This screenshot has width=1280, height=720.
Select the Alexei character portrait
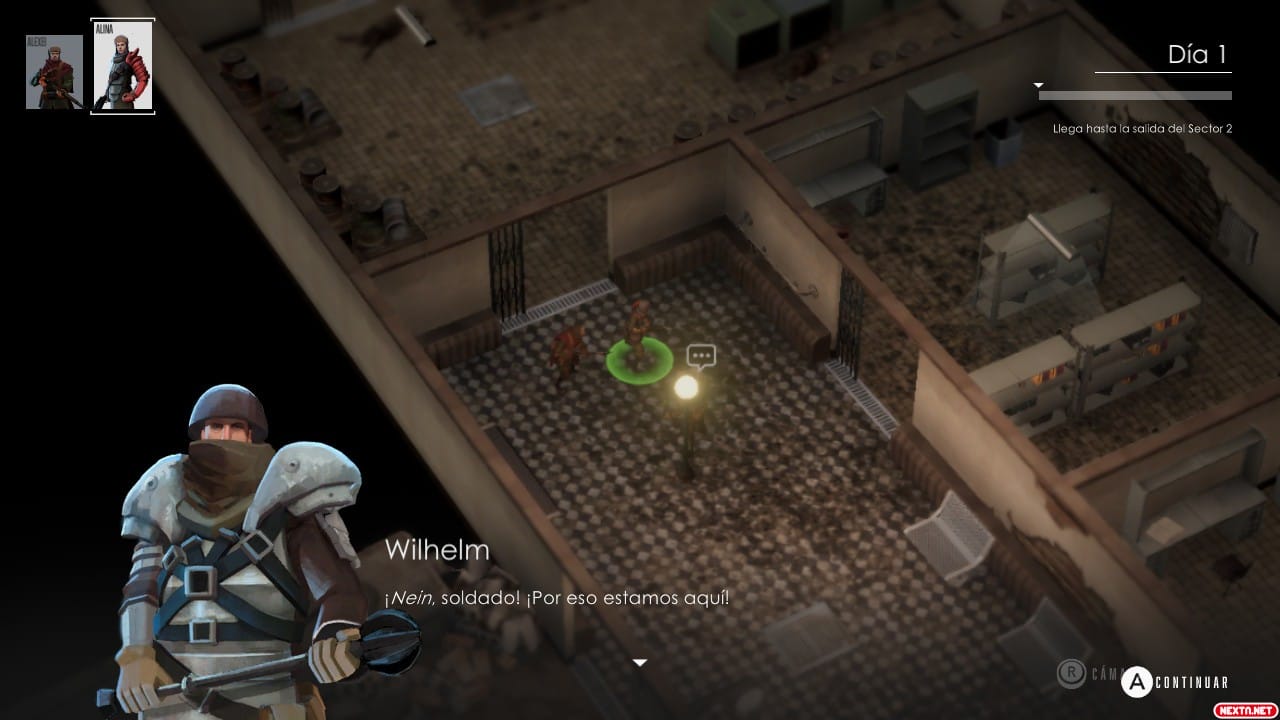tap(54, 72)
